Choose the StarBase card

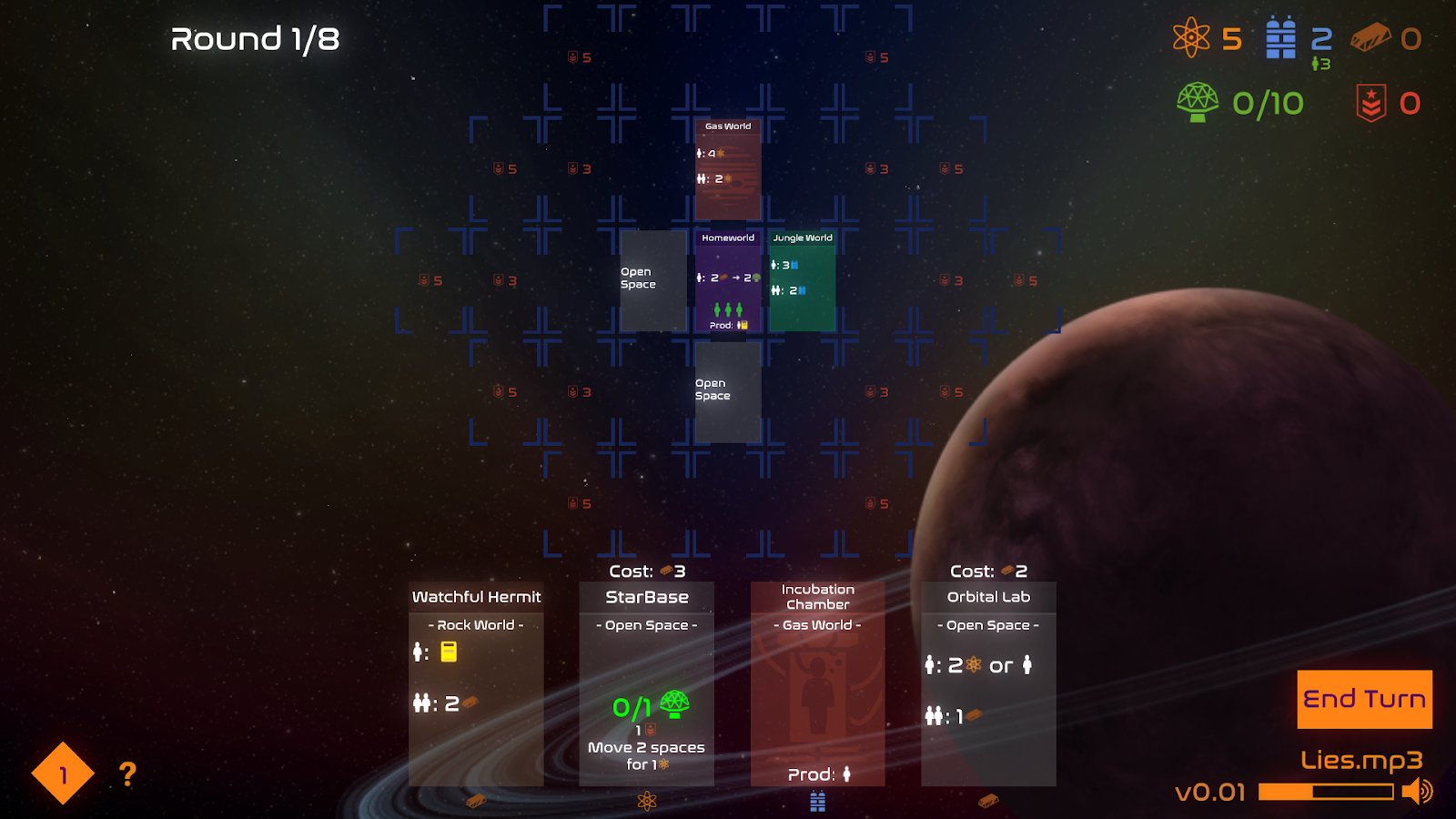click(x=647, y=683)
